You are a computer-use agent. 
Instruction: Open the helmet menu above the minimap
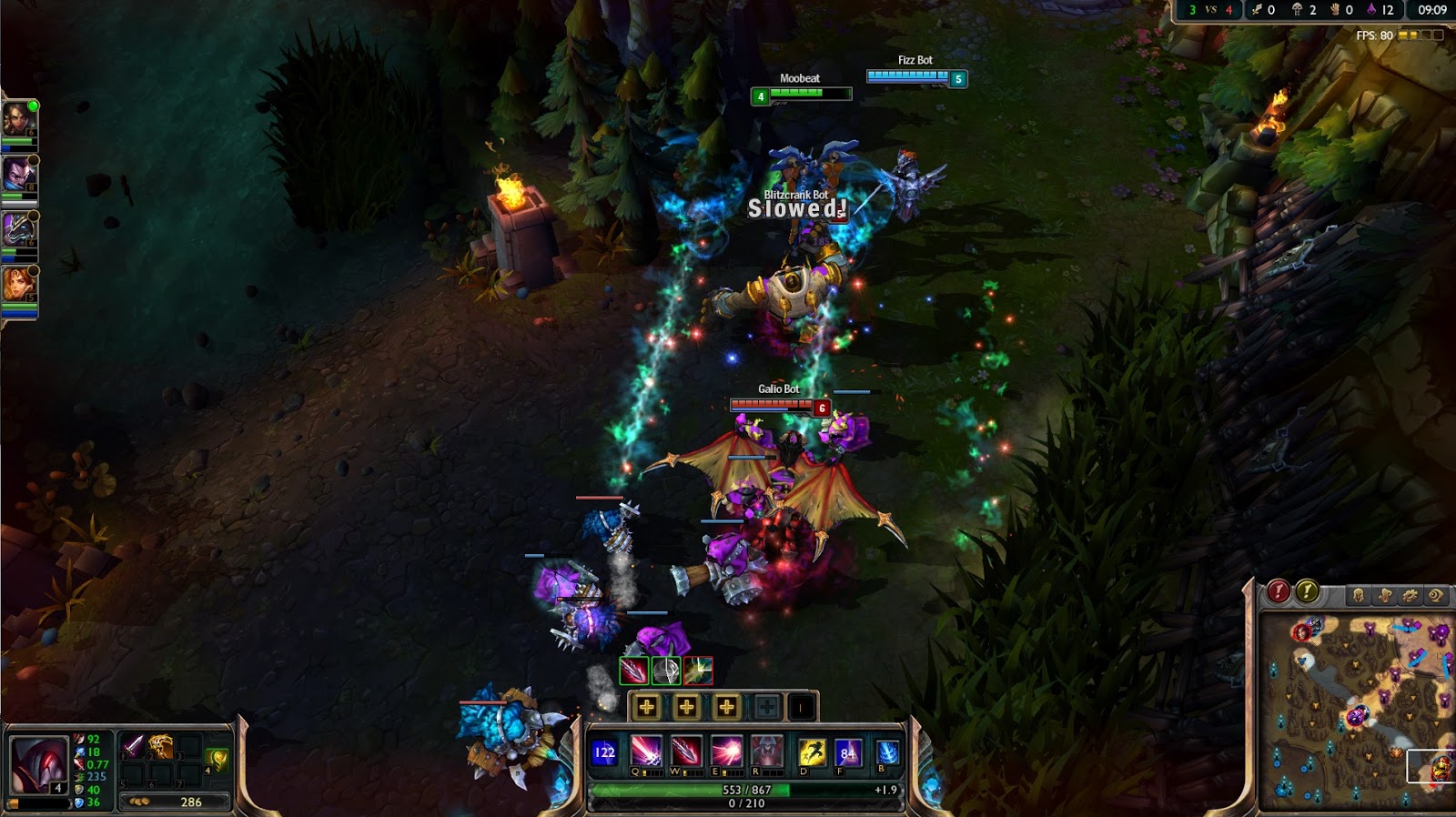(1358, 596)
